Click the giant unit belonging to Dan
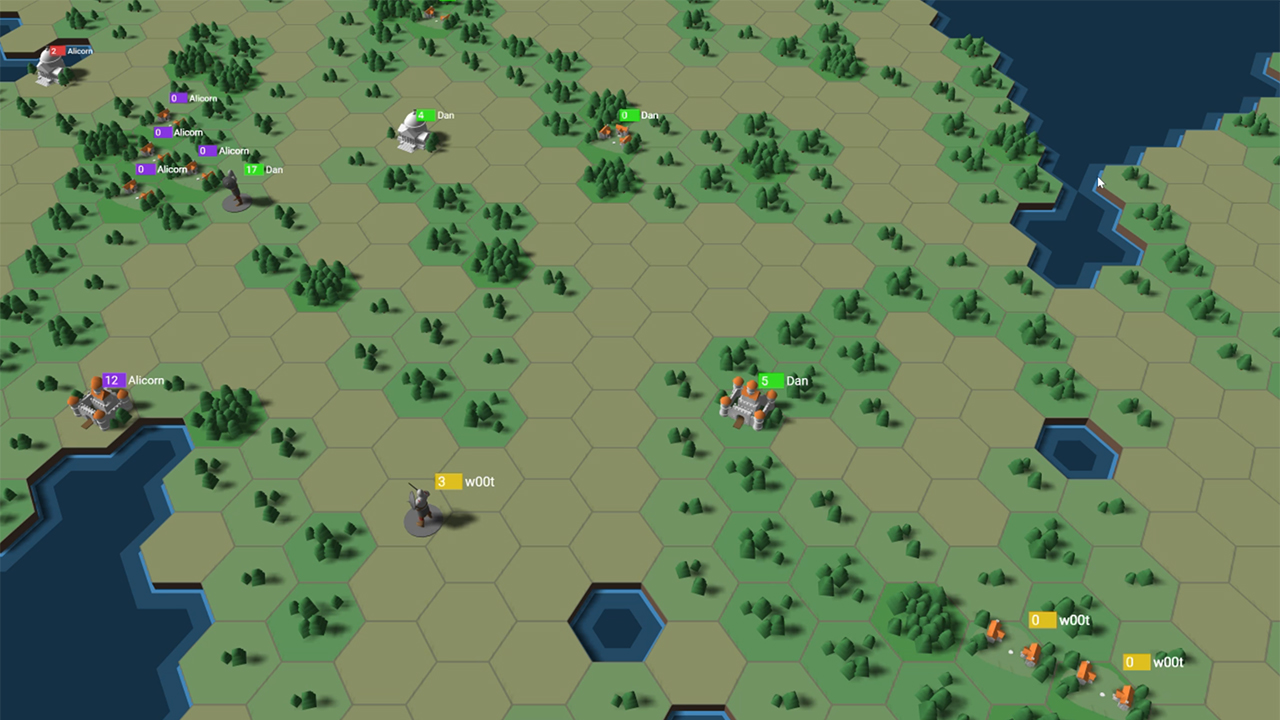This screenshot has height=720, width=1280. click(235, 190)
